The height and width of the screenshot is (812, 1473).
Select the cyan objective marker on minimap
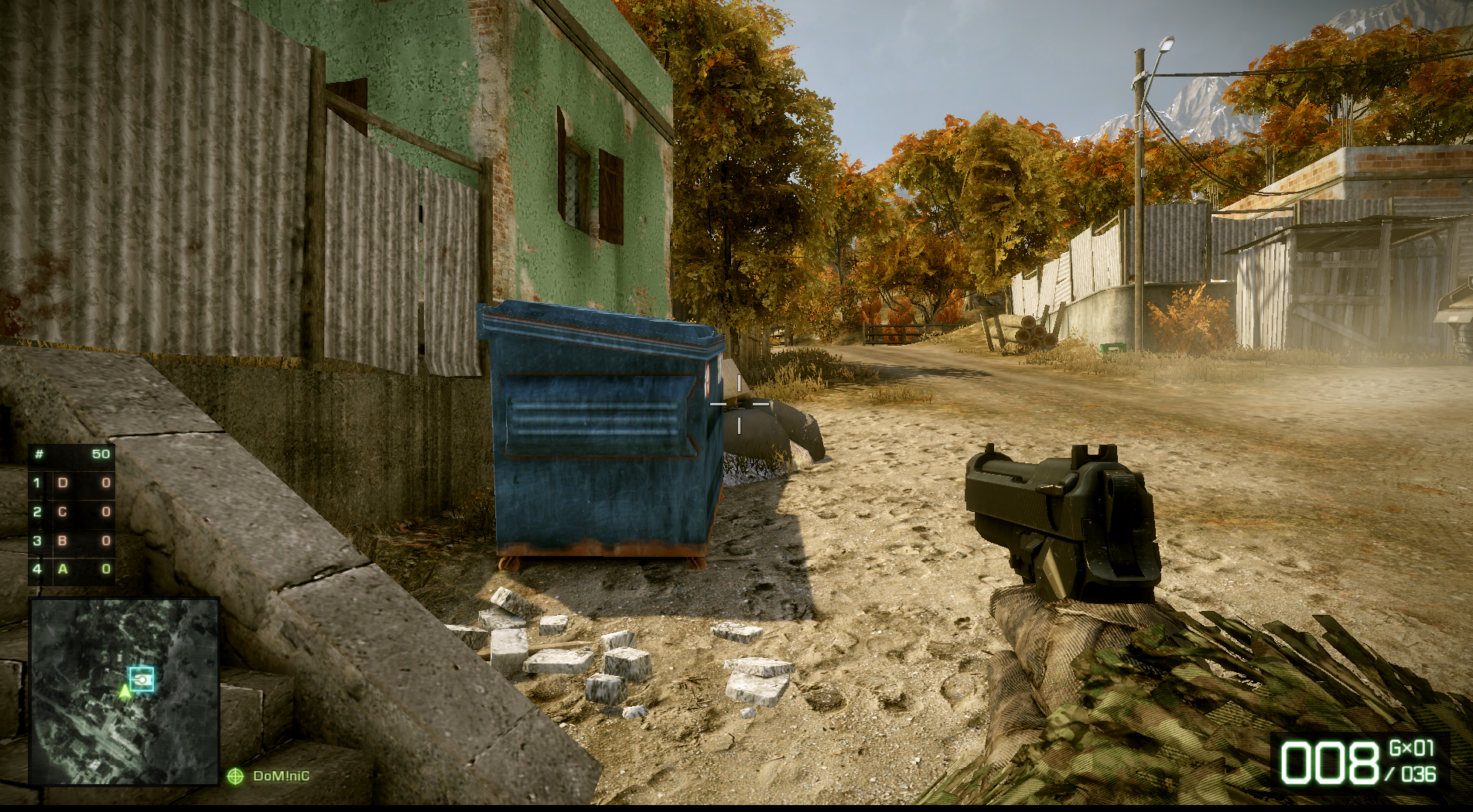click(142, 679)
